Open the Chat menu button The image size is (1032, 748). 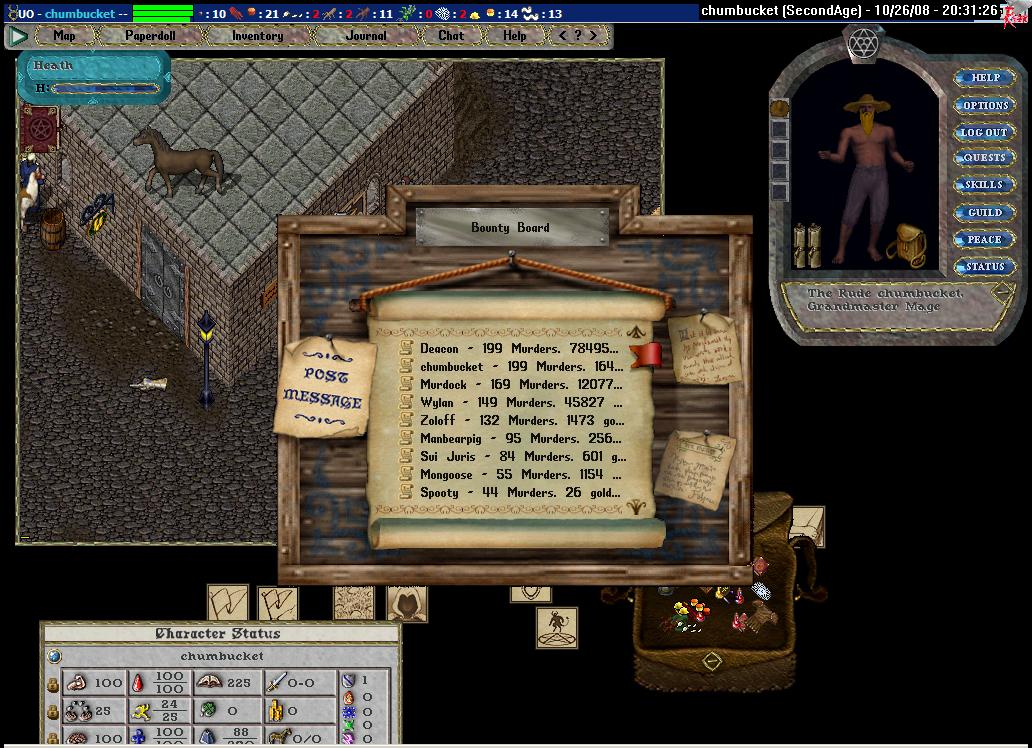pos(451,35)
